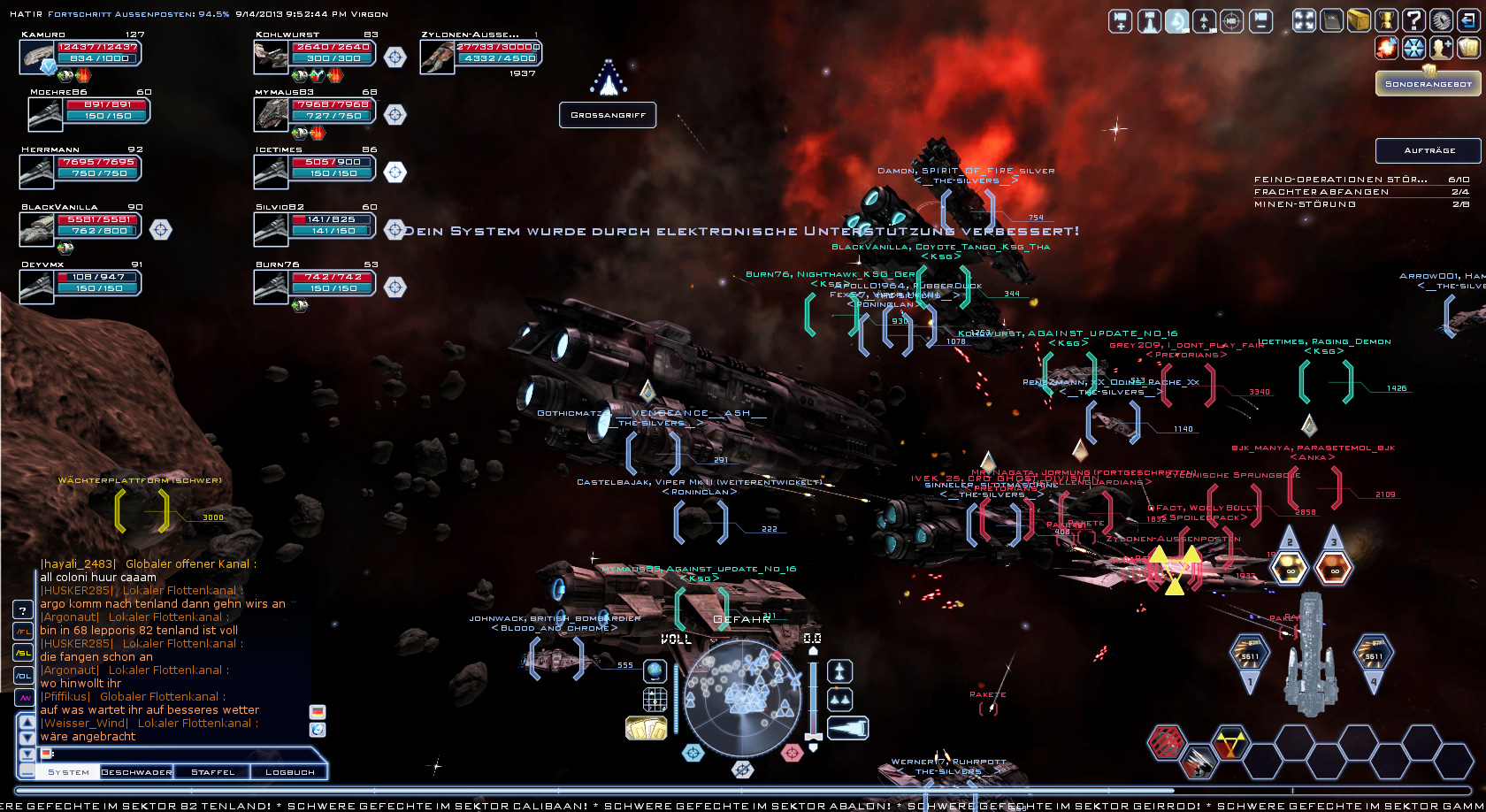The width and height of the screenshot is (1486, 812).
Task: Toggle fullscreen with the arrows icon
Action: (x=1305, y=21)
